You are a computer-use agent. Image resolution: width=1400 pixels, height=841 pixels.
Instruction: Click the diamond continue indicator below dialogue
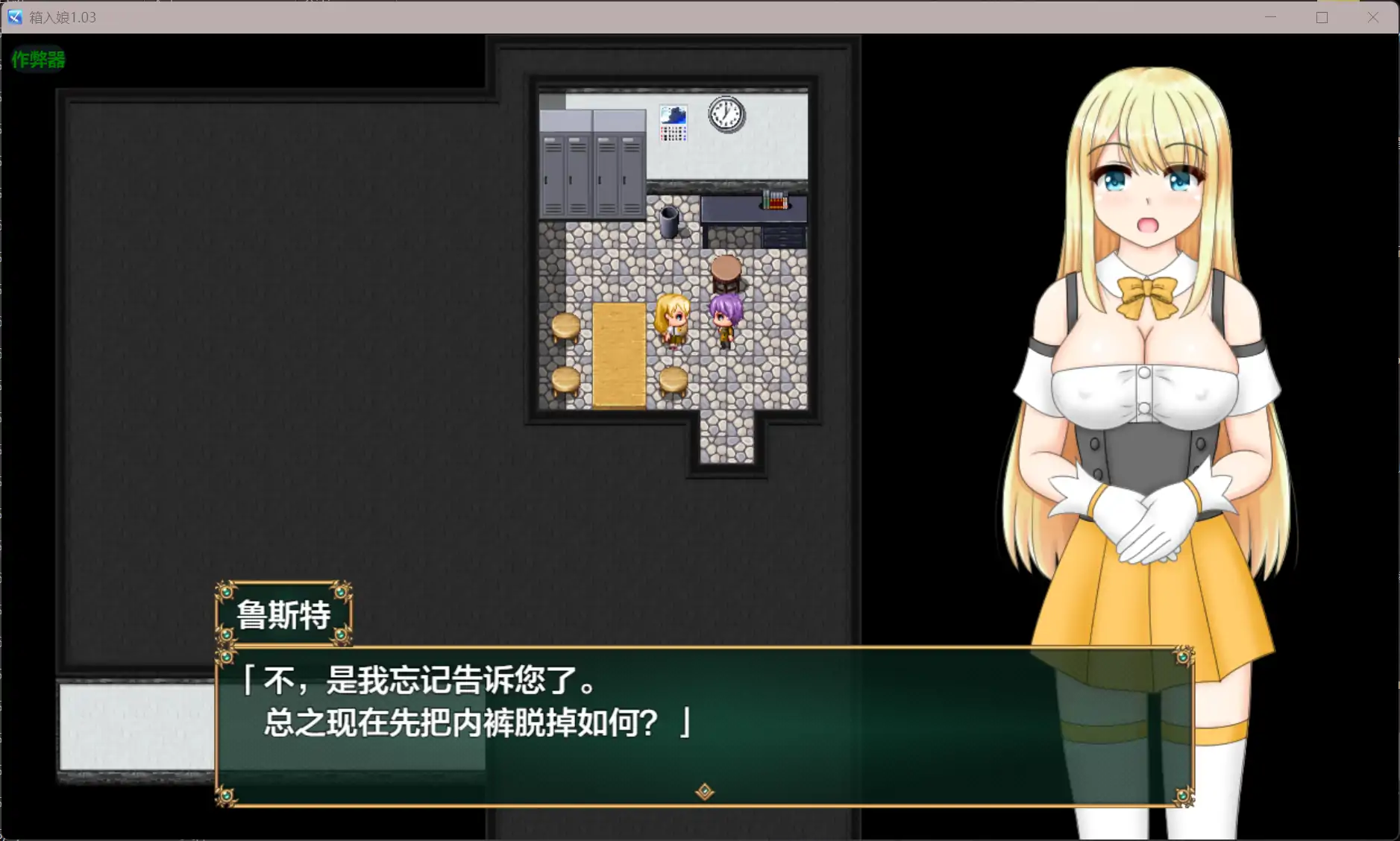[704, 792]
